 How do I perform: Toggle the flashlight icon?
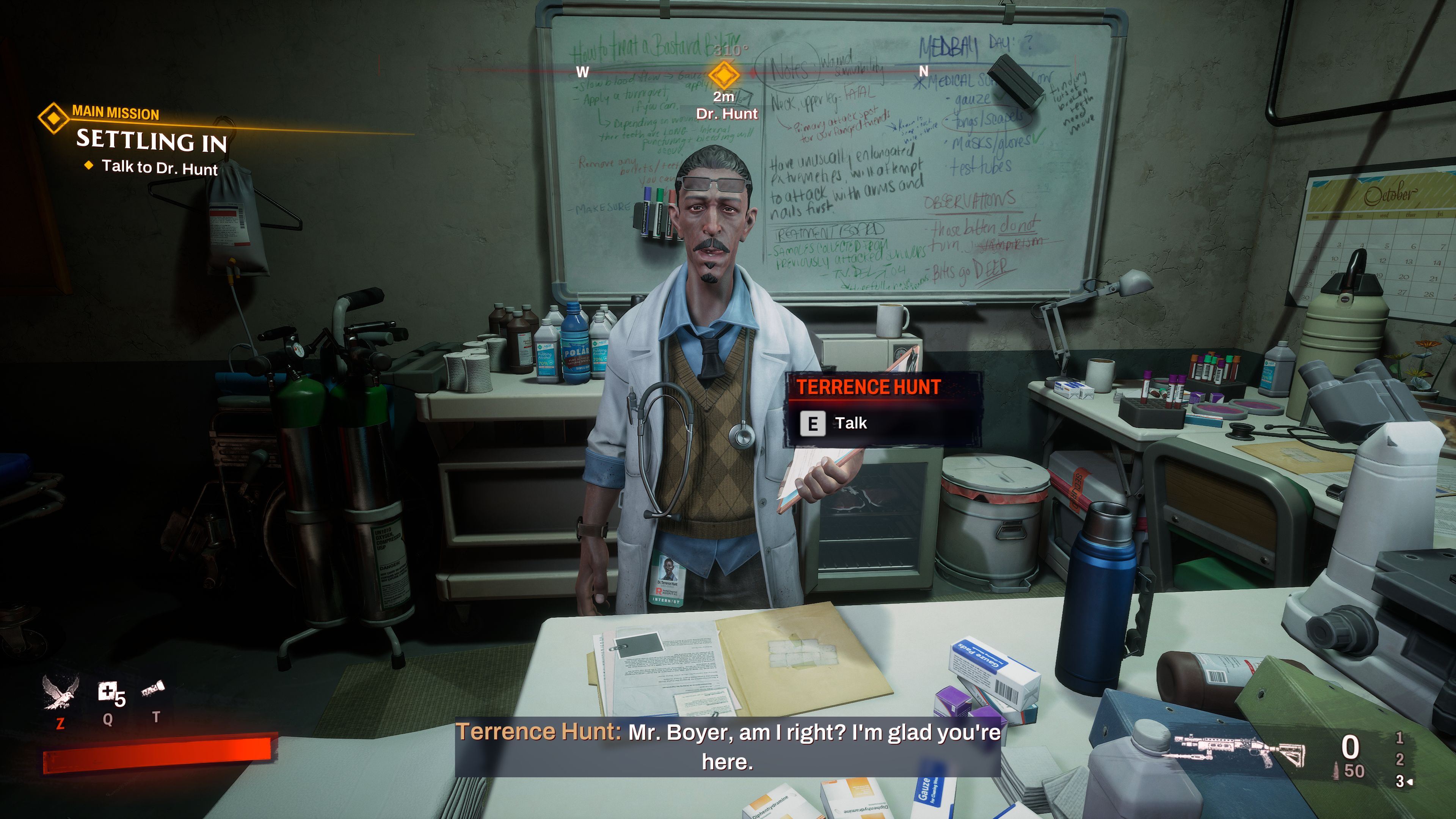[152, 689]
